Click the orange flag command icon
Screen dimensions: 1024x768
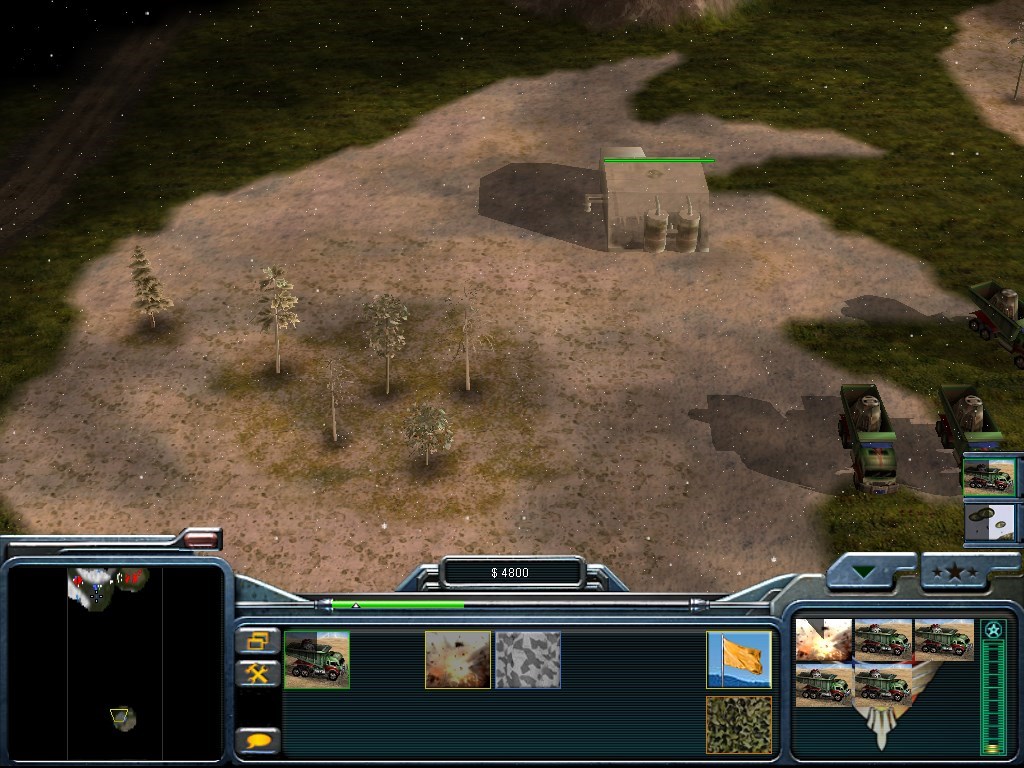739,660
